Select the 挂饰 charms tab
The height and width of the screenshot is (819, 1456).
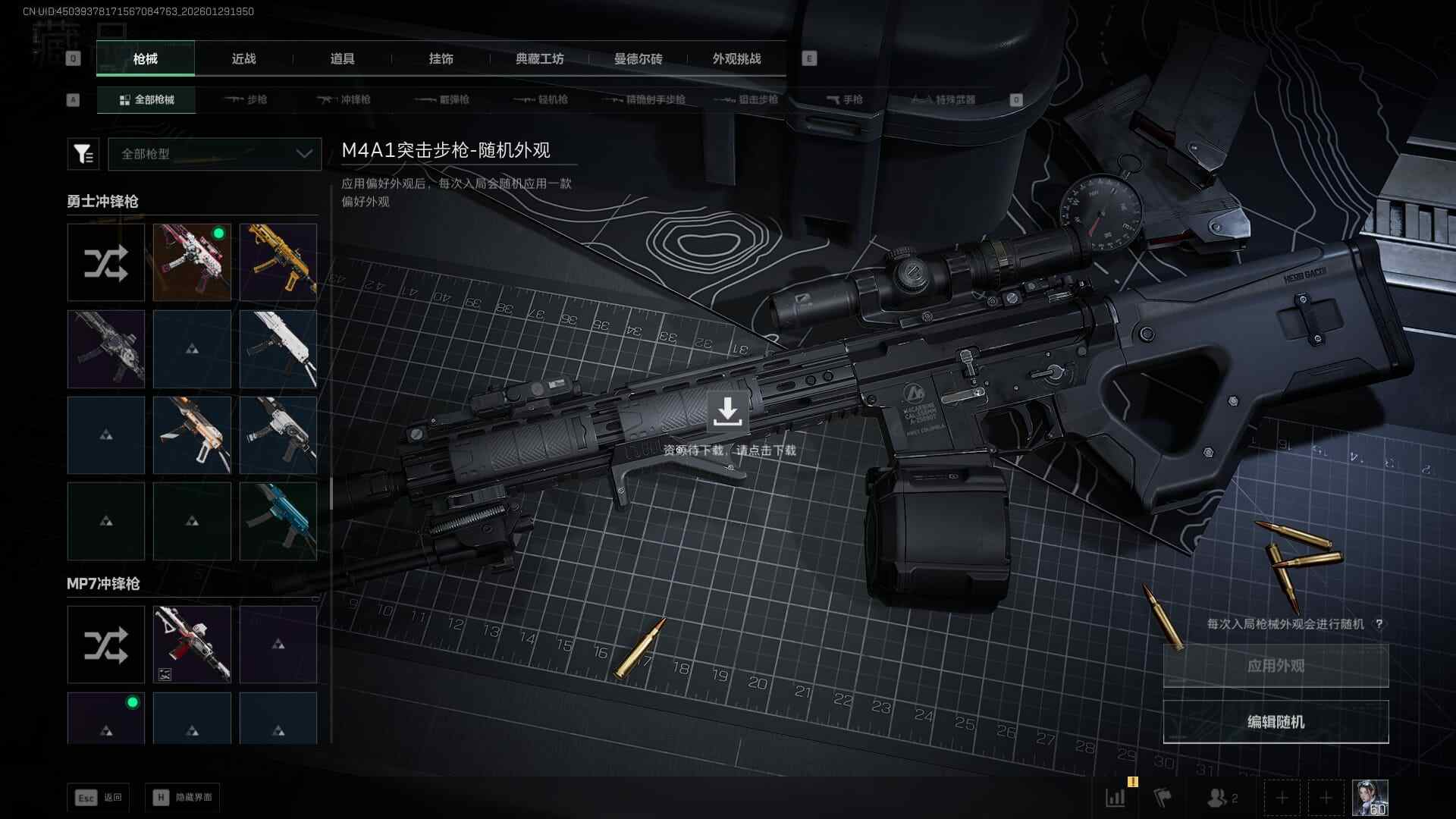(441, 58)
